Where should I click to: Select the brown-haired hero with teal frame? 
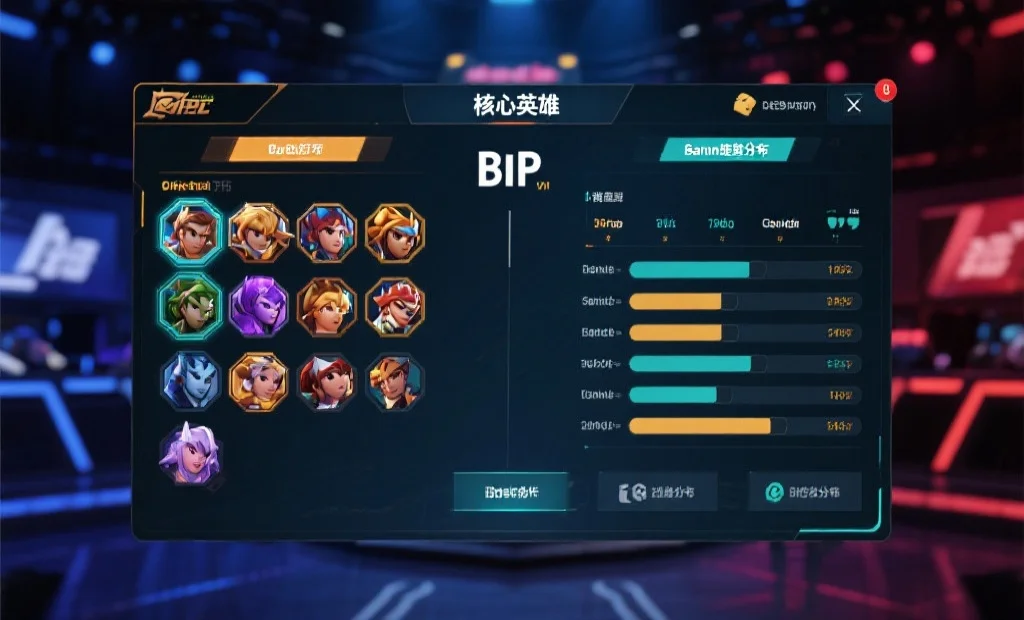pyautogui.click(x=190, y=231)
